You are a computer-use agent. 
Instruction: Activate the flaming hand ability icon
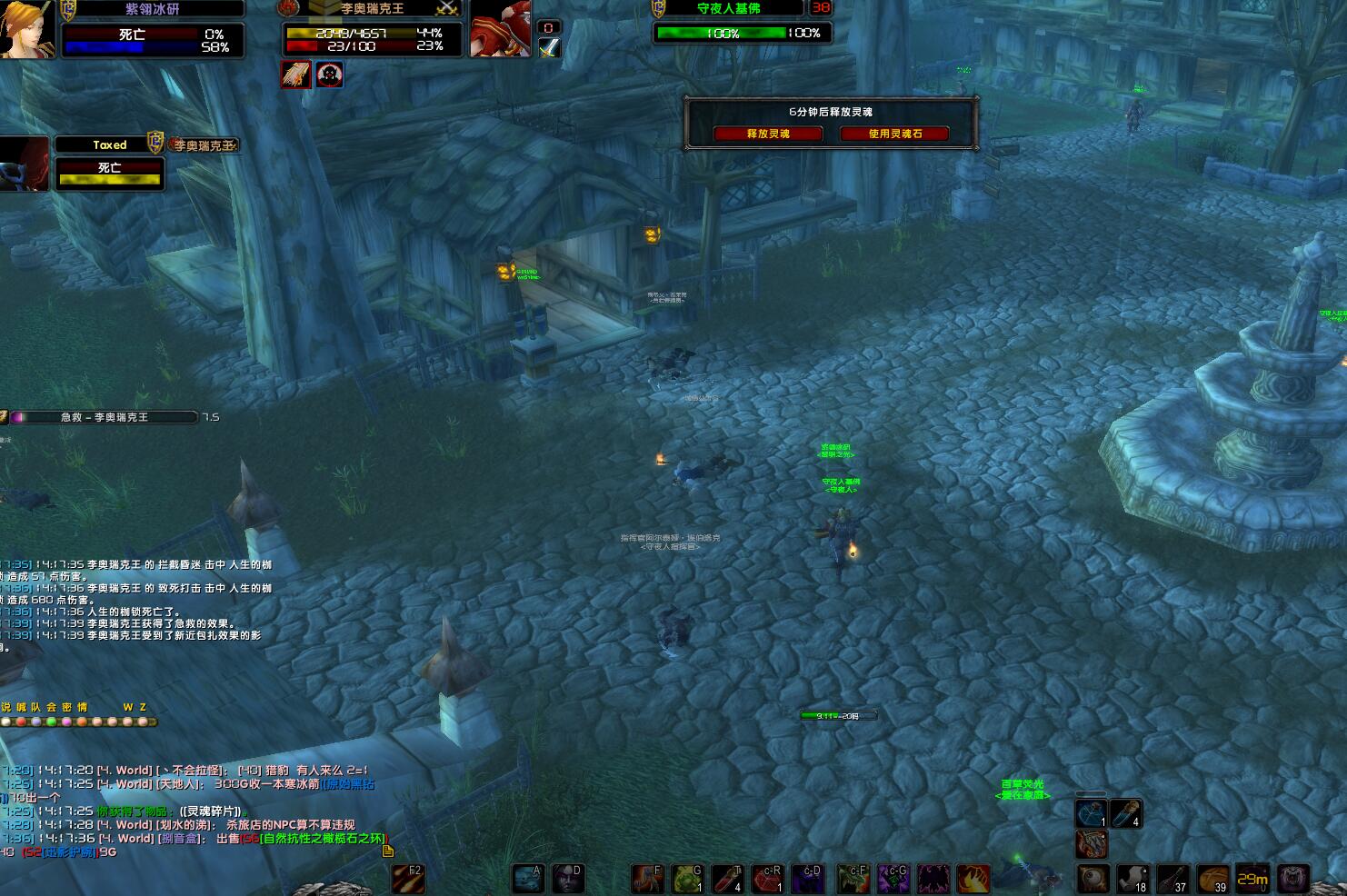click(x=973, y=879)
